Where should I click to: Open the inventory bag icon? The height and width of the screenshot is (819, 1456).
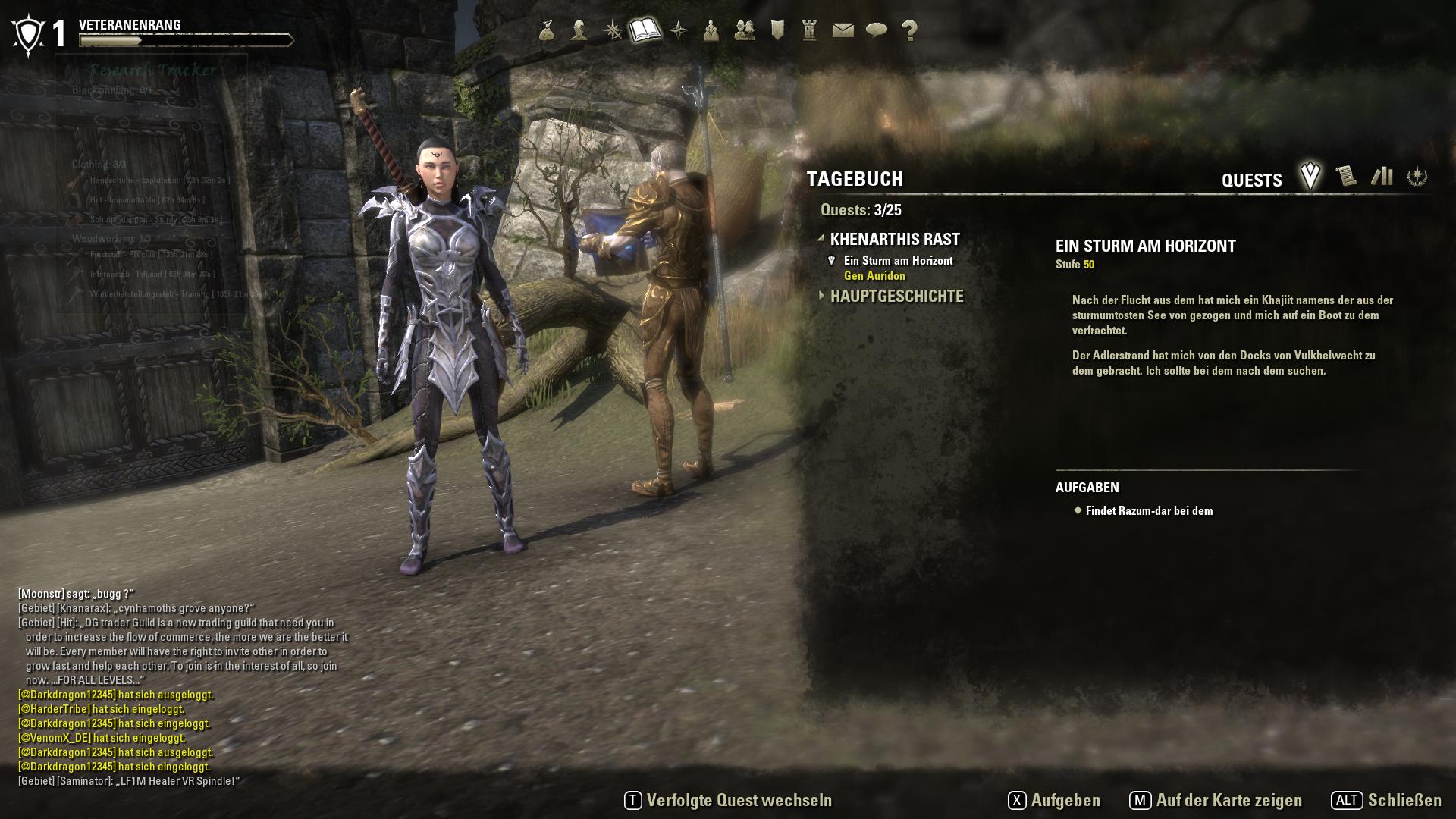click(547, 30)
